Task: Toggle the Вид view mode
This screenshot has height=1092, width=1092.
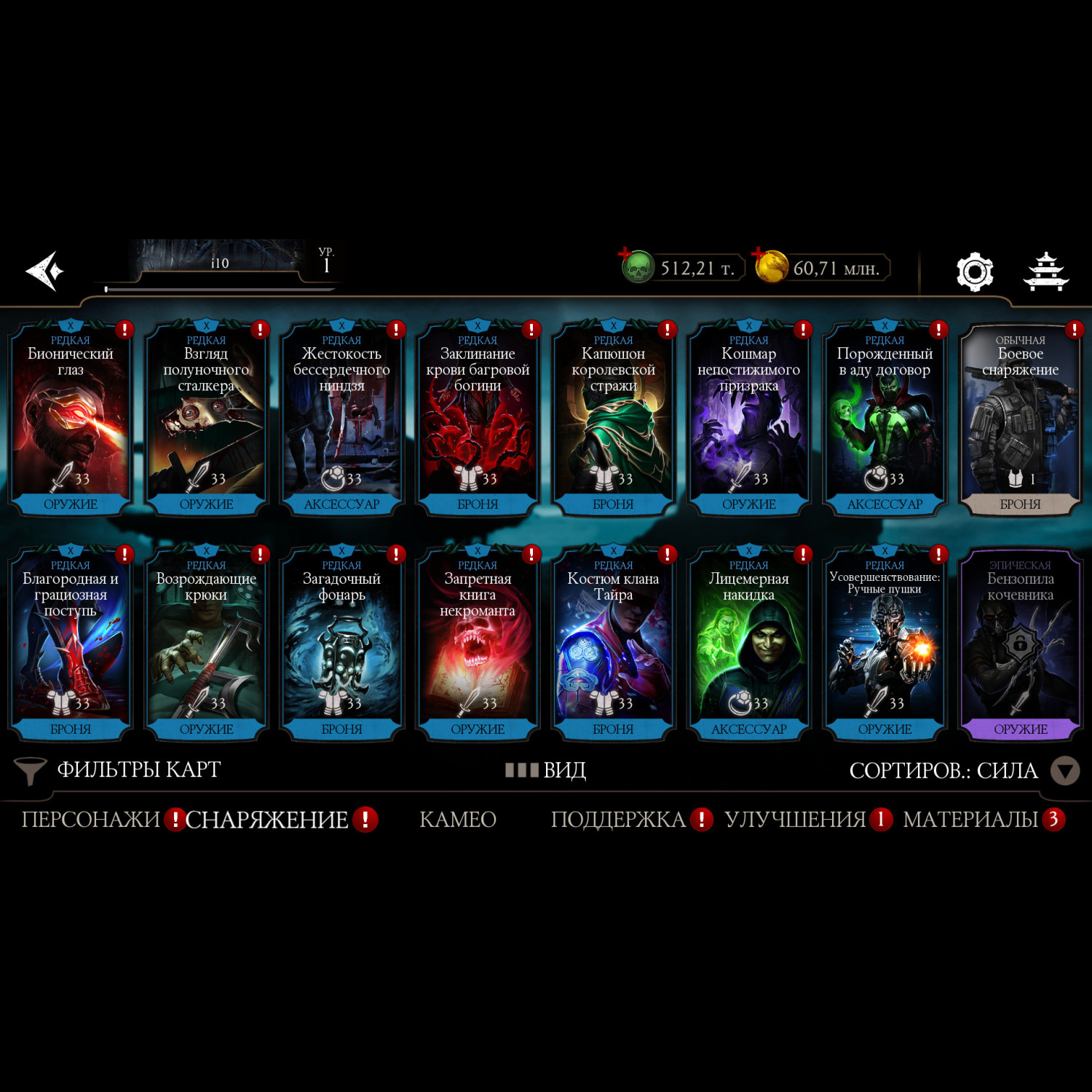Action: pos(546,770)
